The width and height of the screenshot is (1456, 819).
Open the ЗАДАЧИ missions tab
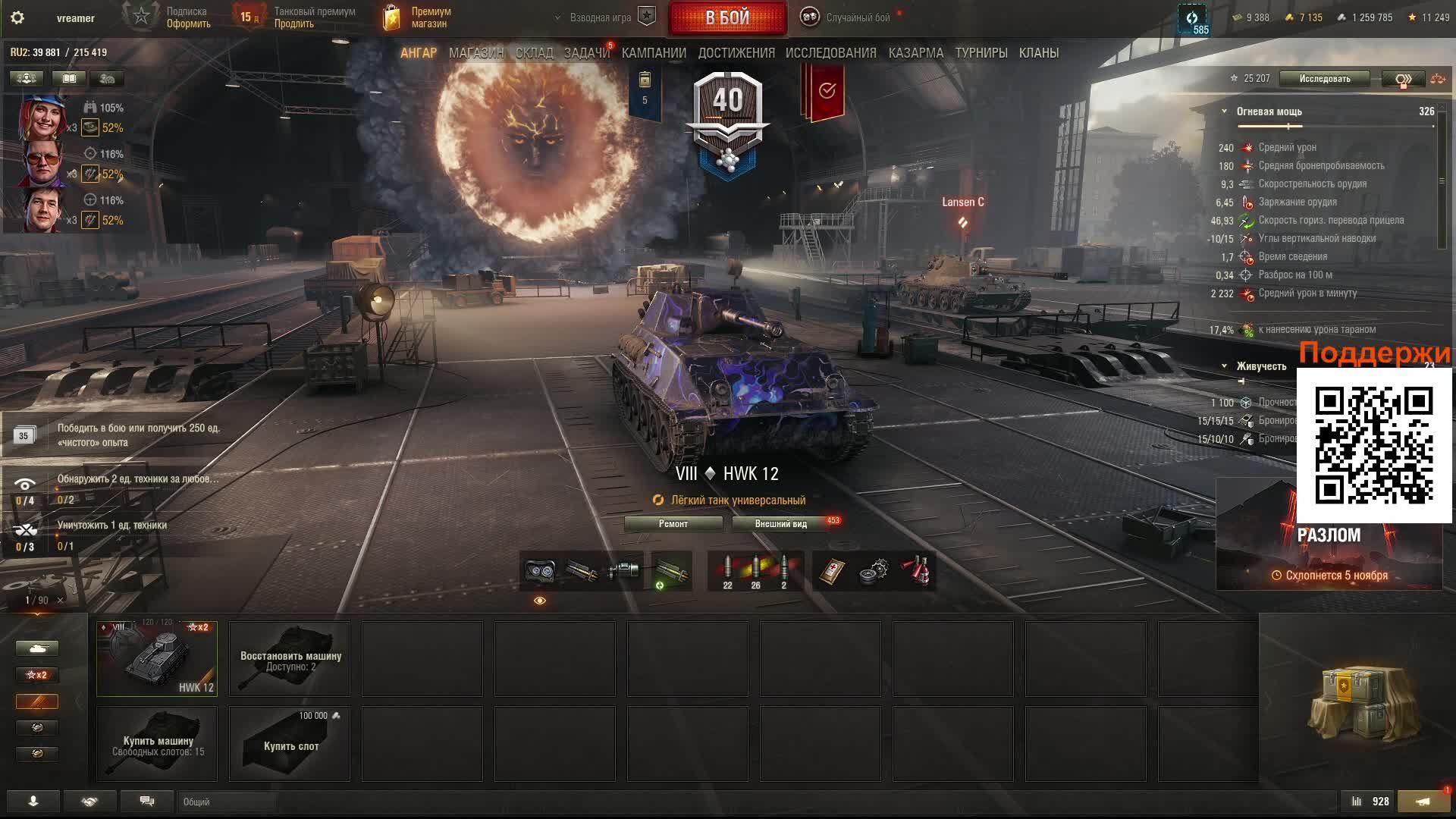[x=586, y=53]
